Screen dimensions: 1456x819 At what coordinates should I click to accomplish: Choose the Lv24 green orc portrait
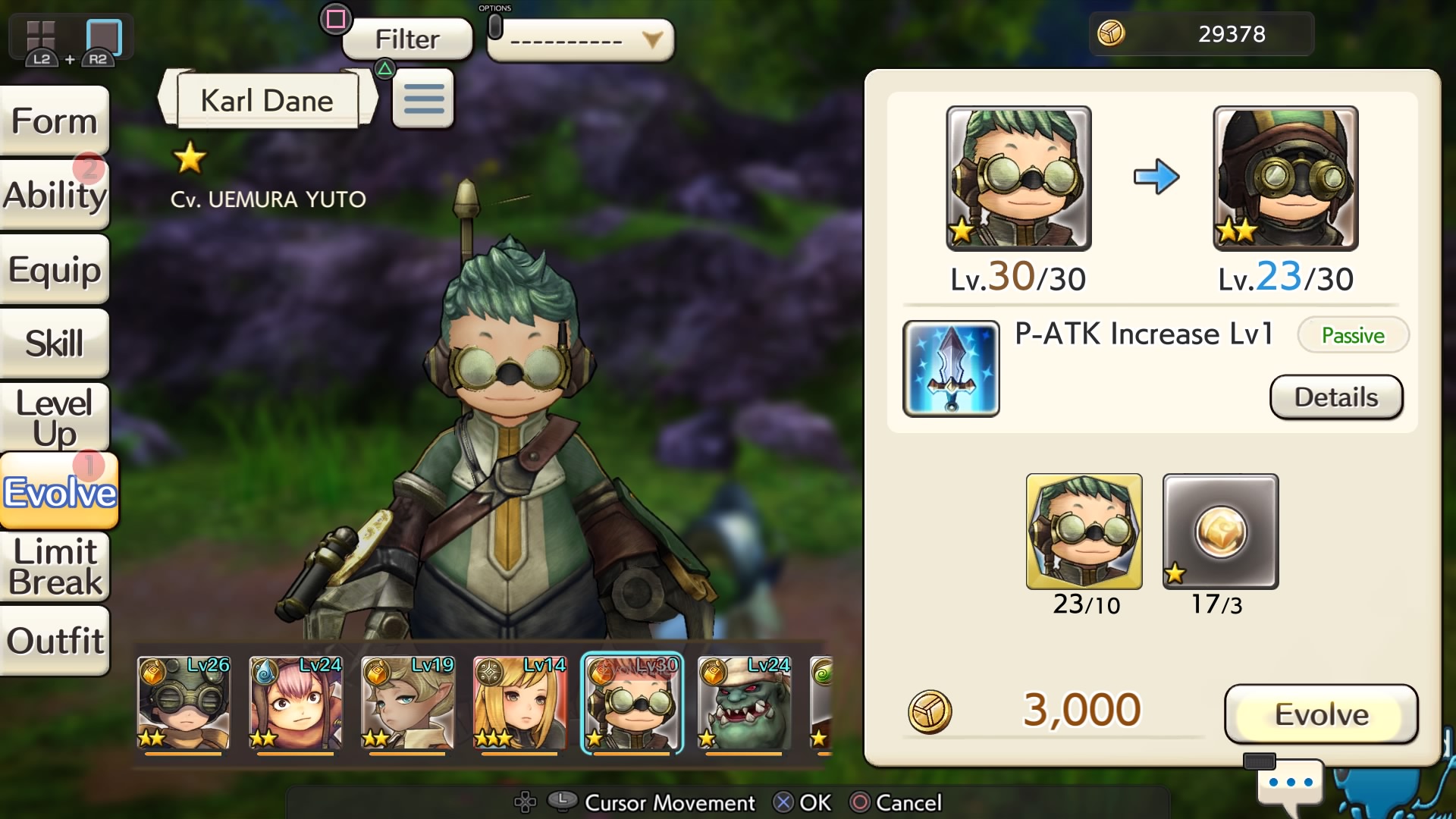tap(745, 703)
